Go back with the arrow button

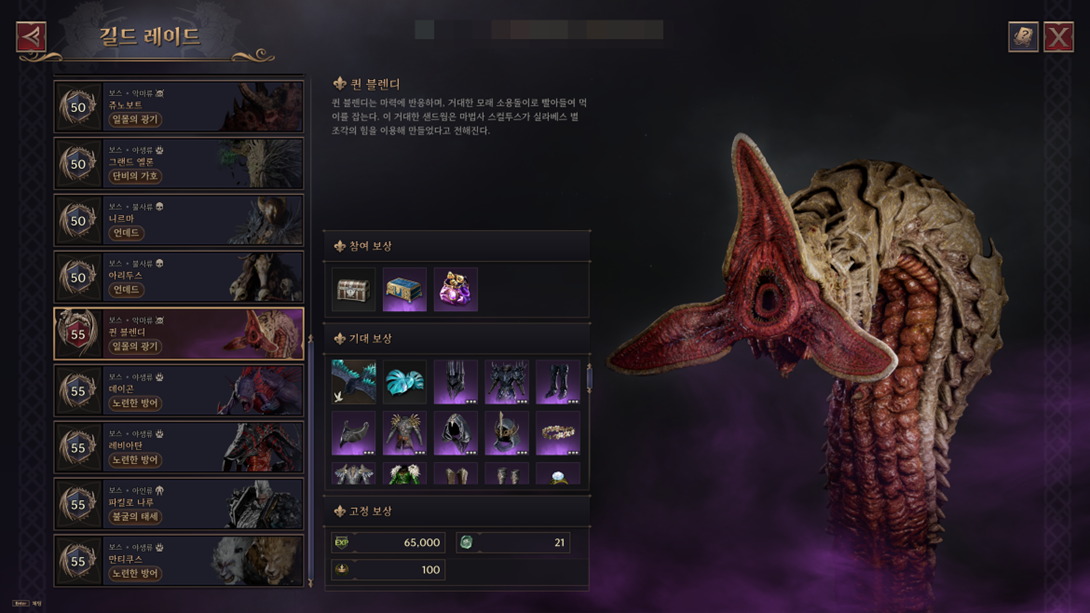(x=31, y=37)
